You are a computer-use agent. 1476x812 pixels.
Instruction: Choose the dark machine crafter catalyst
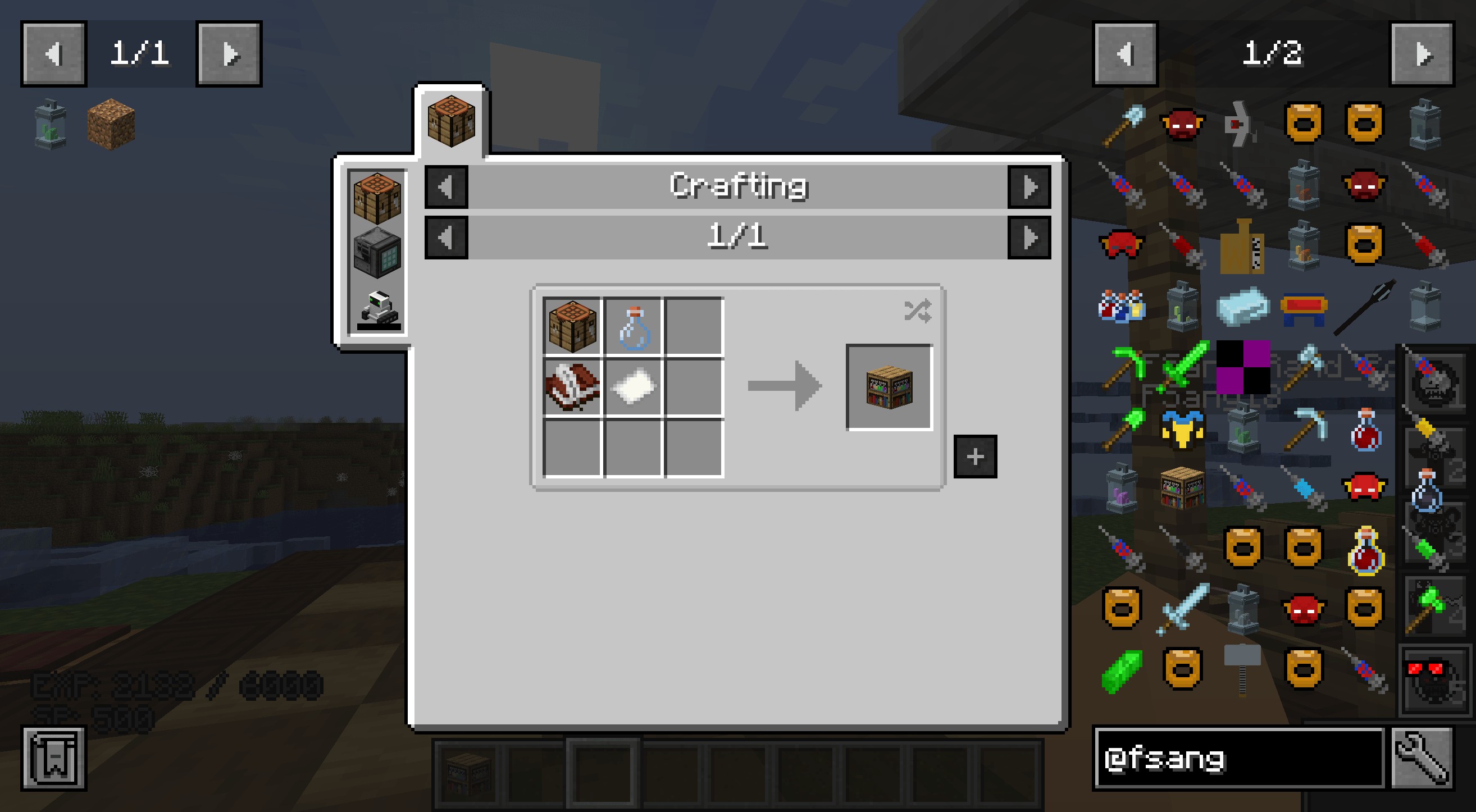coord(377,253)
